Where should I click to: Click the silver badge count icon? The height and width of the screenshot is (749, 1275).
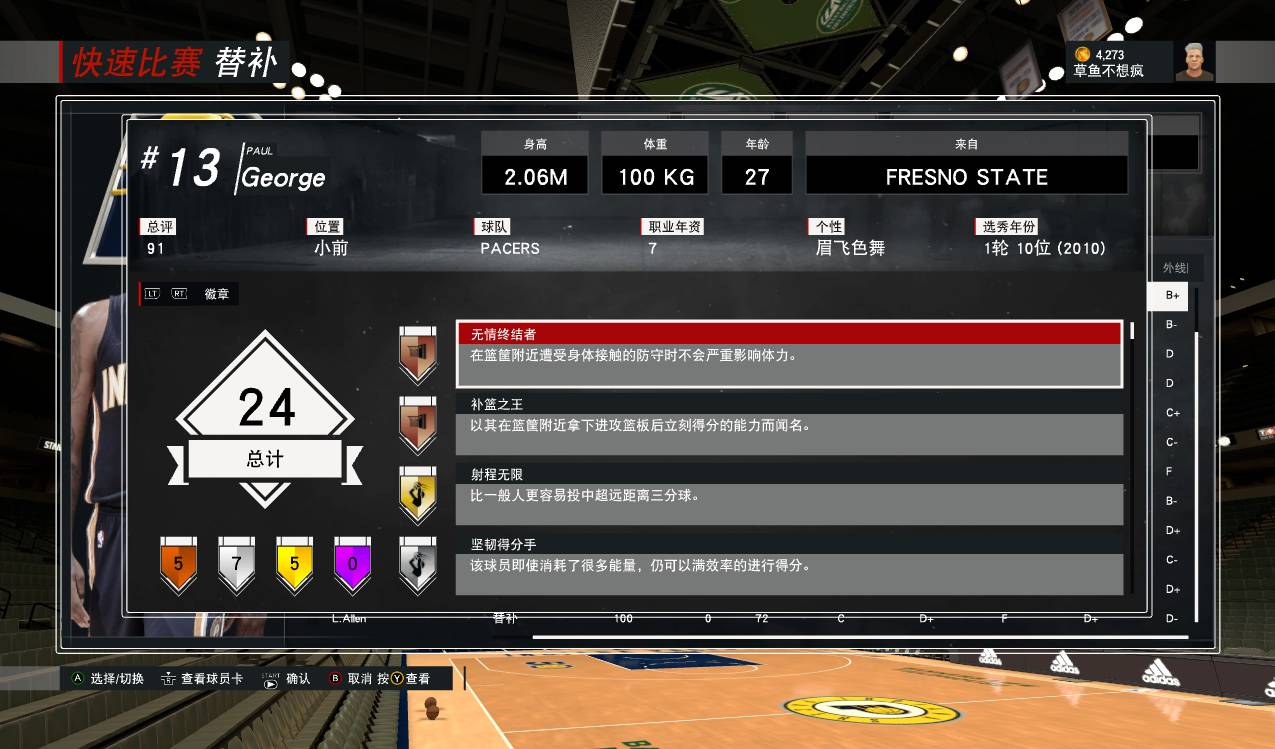[236, 564]
